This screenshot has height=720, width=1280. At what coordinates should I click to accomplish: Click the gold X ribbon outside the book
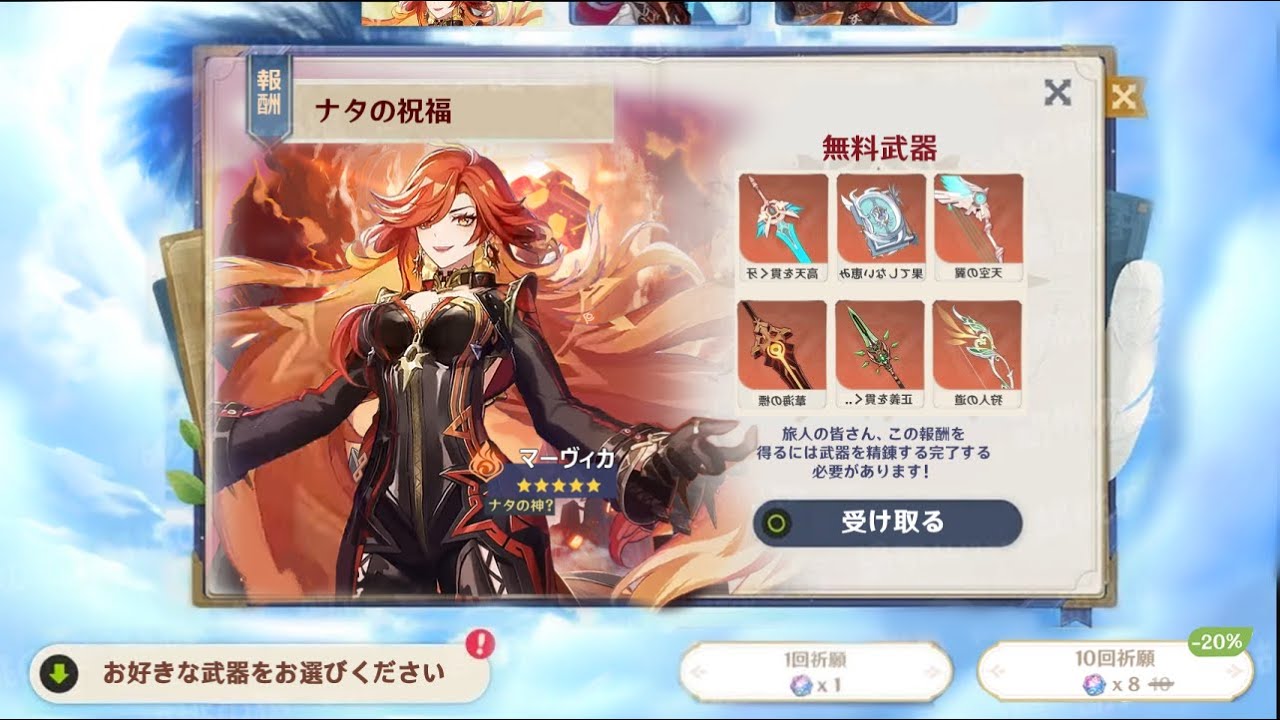click(x=1128, y=95)
